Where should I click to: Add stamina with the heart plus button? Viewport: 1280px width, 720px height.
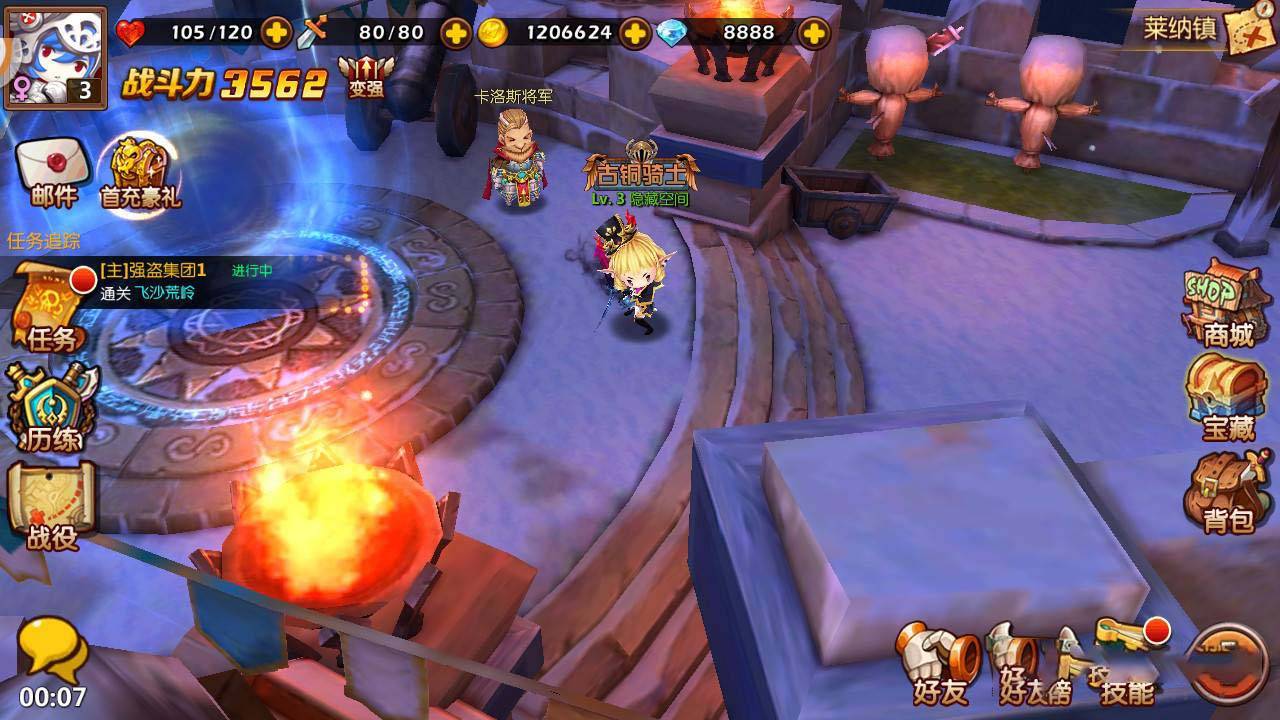(x=276, y=33)
